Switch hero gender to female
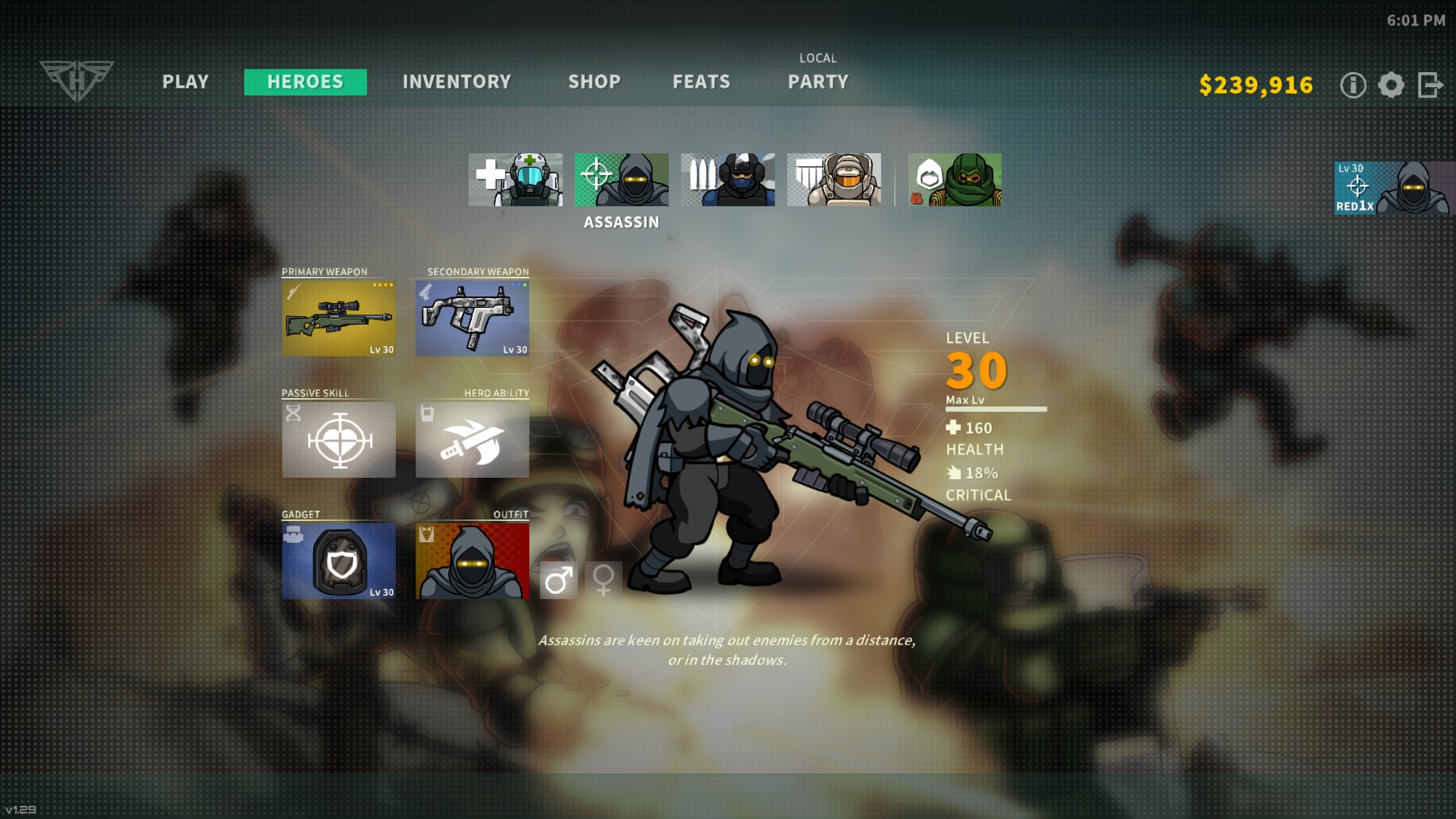 (604, 580)
